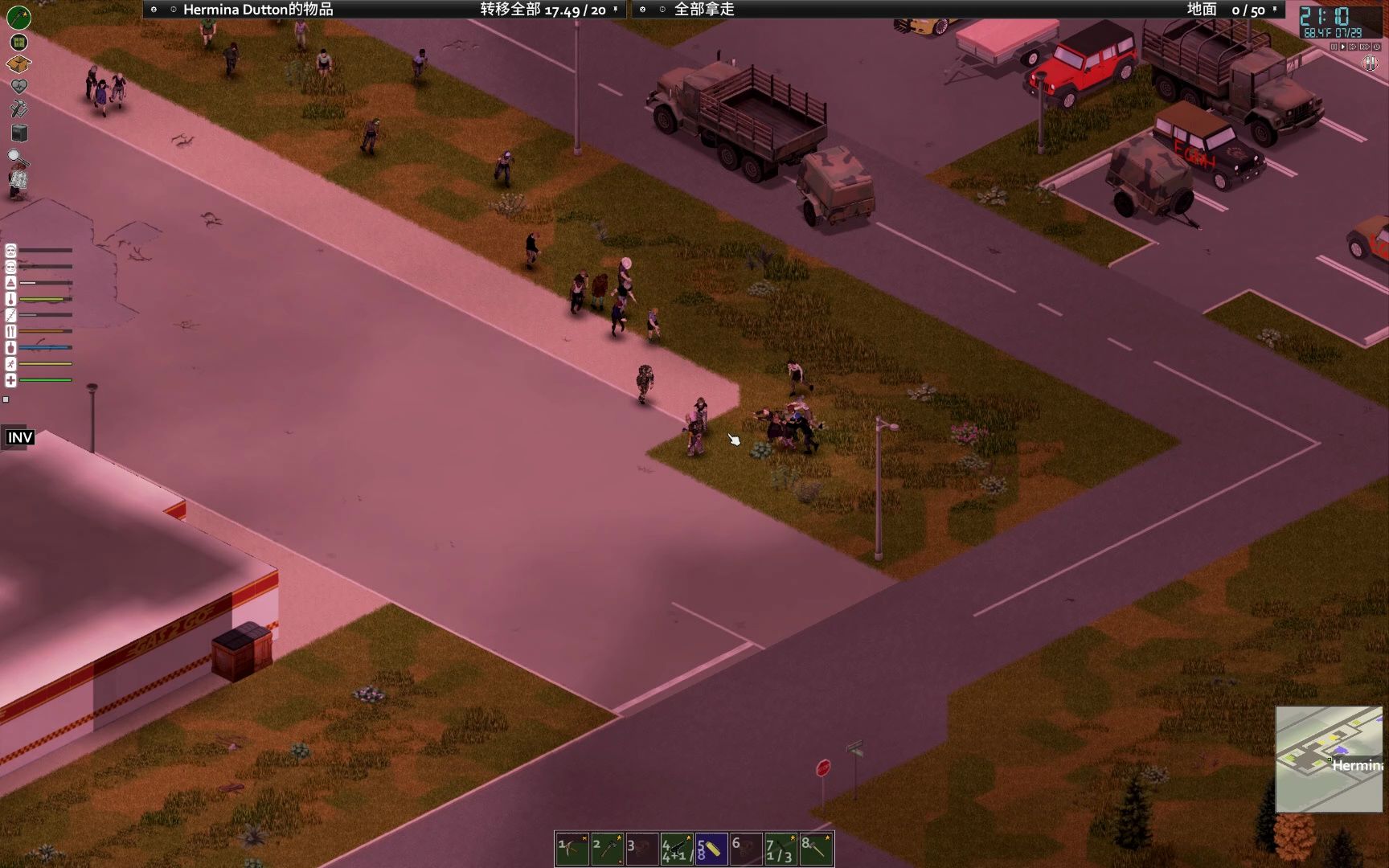The width and height of the screenshot is (1389, 868).
Task: Click 全部拿走 to take all loot
Action: point(704,10)
